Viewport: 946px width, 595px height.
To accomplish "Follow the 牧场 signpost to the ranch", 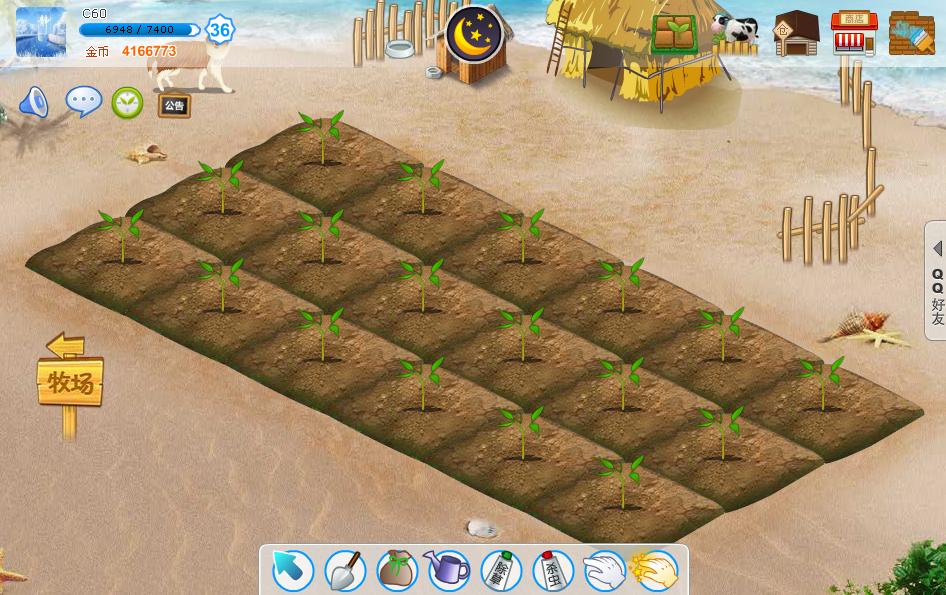I will [x=70, y=381].
